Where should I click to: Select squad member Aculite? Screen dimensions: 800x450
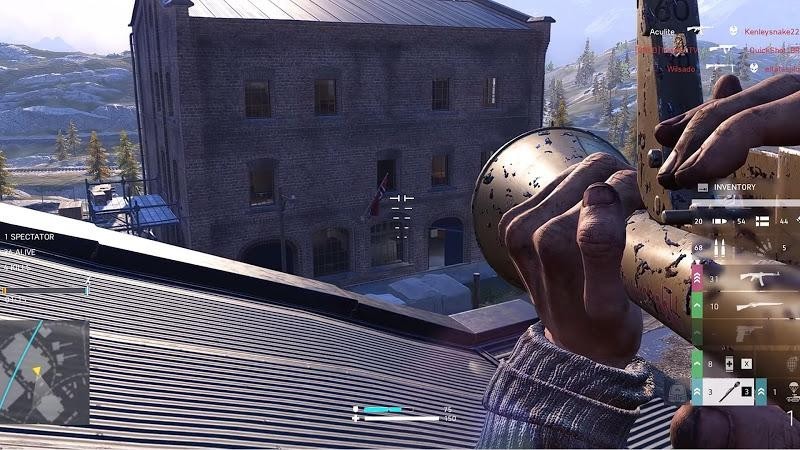click(664, 31)
